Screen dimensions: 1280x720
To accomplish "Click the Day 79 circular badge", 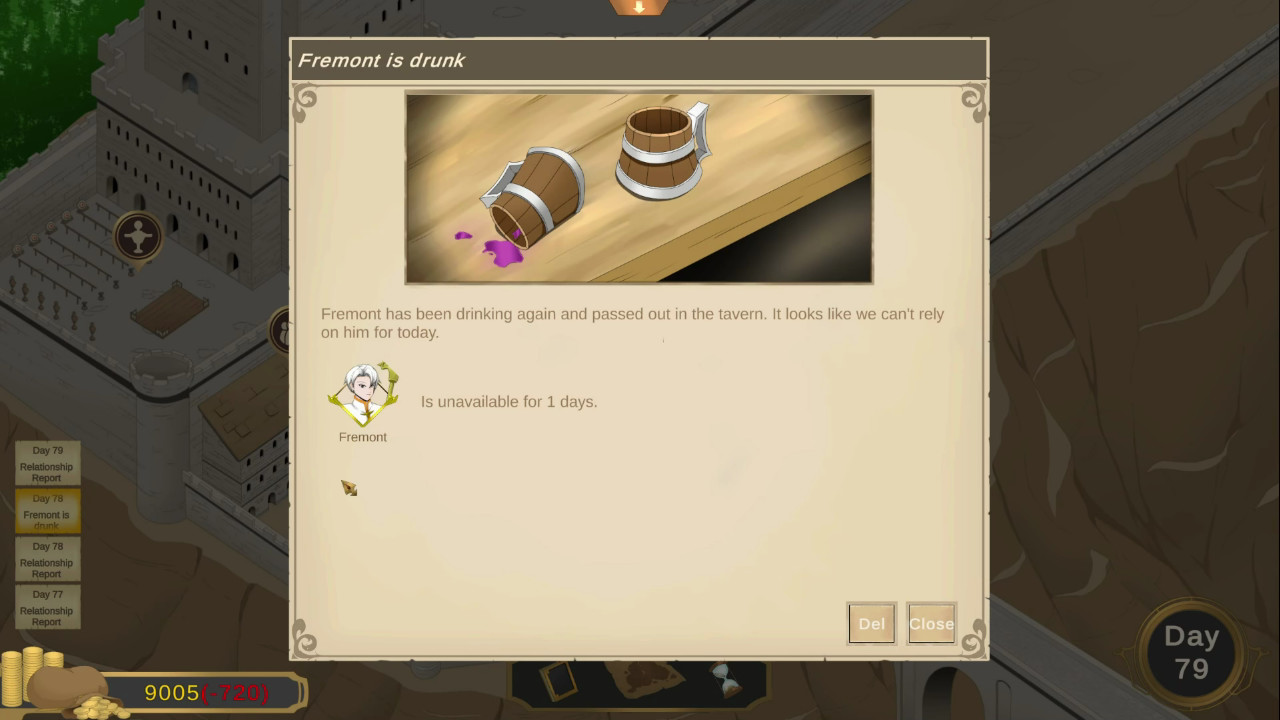I will tap(1193, 652).
